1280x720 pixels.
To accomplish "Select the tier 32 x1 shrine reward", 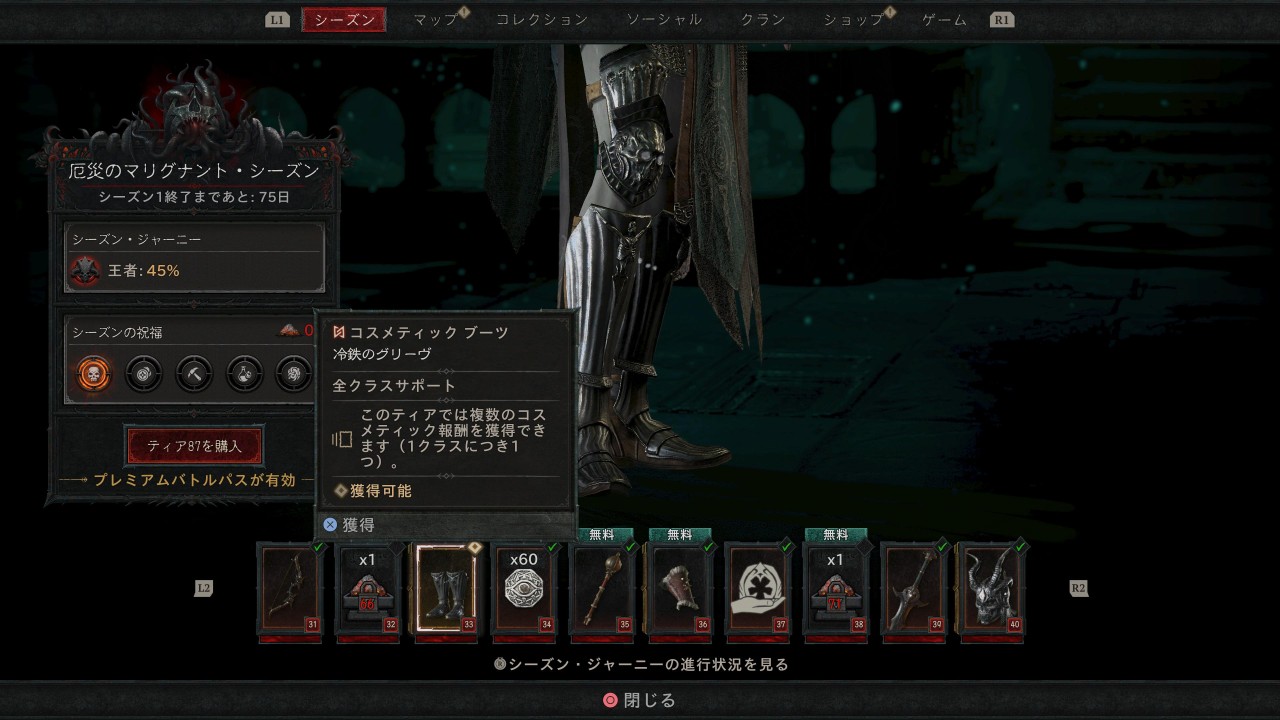I will [368, 589].
